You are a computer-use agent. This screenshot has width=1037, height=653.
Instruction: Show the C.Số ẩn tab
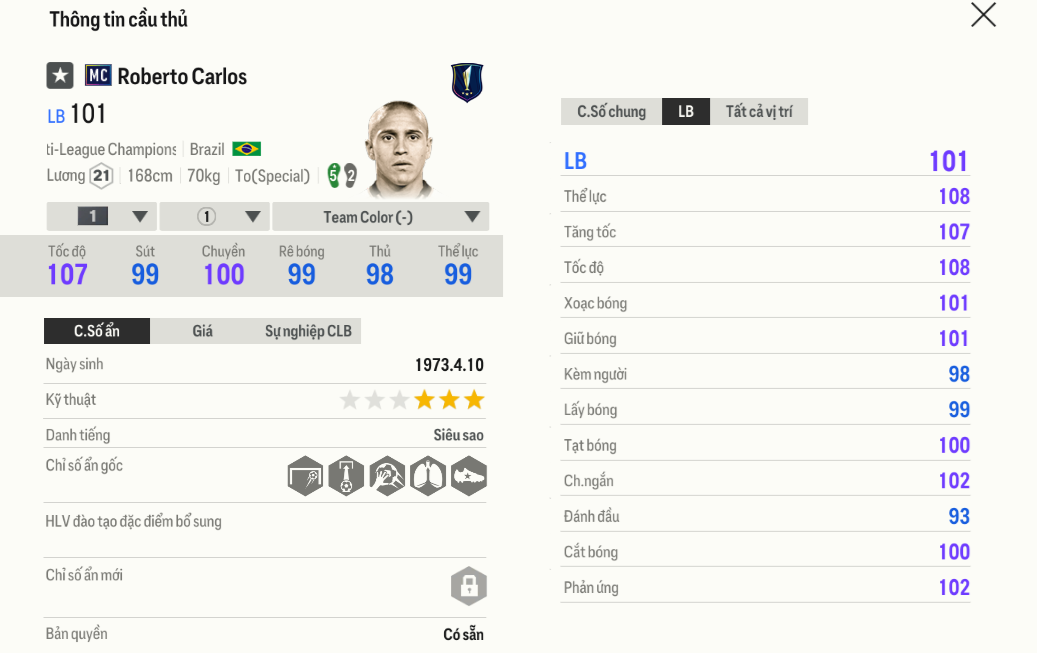(x=97, y=331)
